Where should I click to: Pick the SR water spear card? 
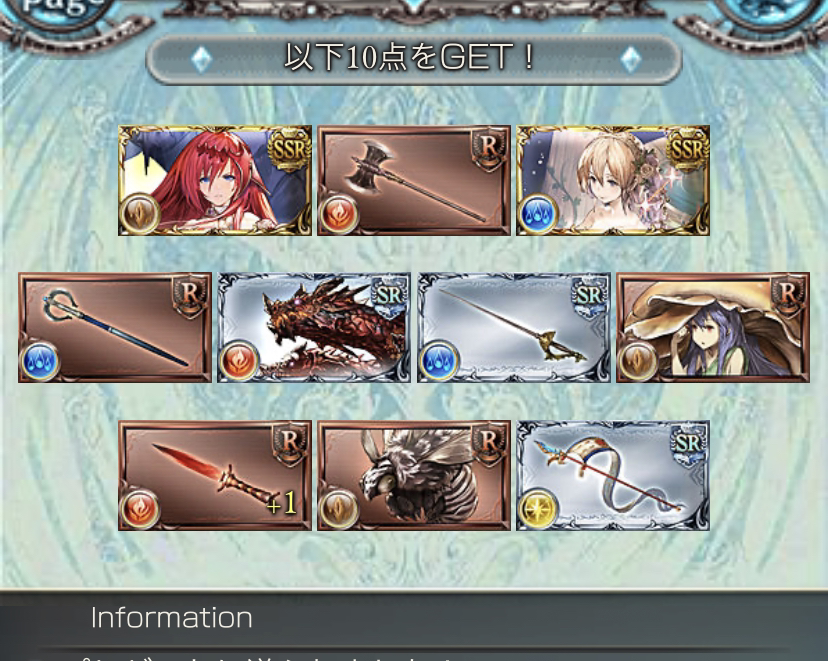pos(513,328)
